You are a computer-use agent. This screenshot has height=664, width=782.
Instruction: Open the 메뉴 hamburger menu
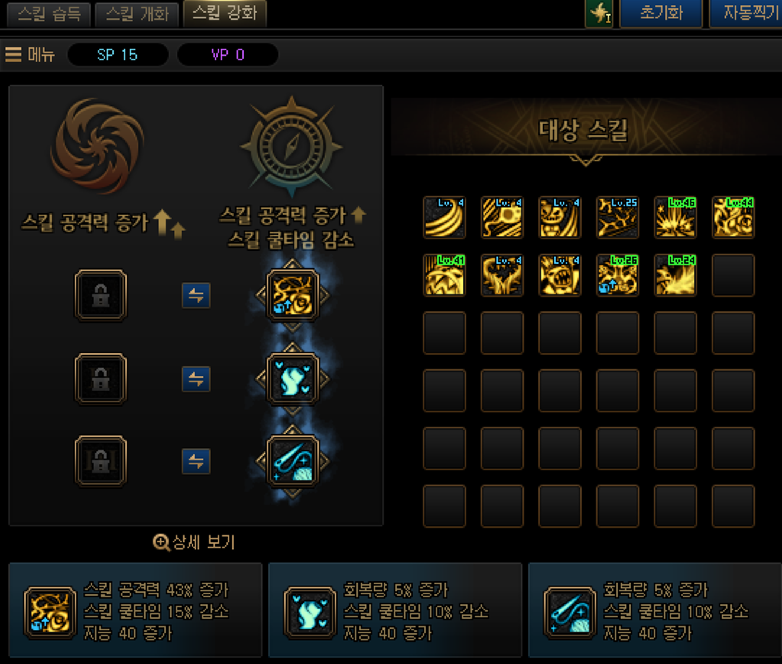point(30,54)
